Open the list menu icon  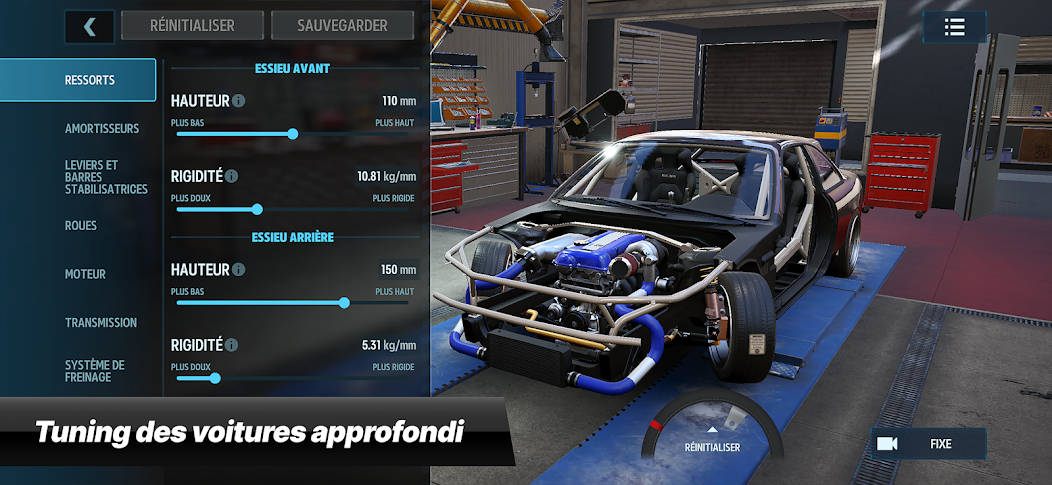(x=954, y=27)
